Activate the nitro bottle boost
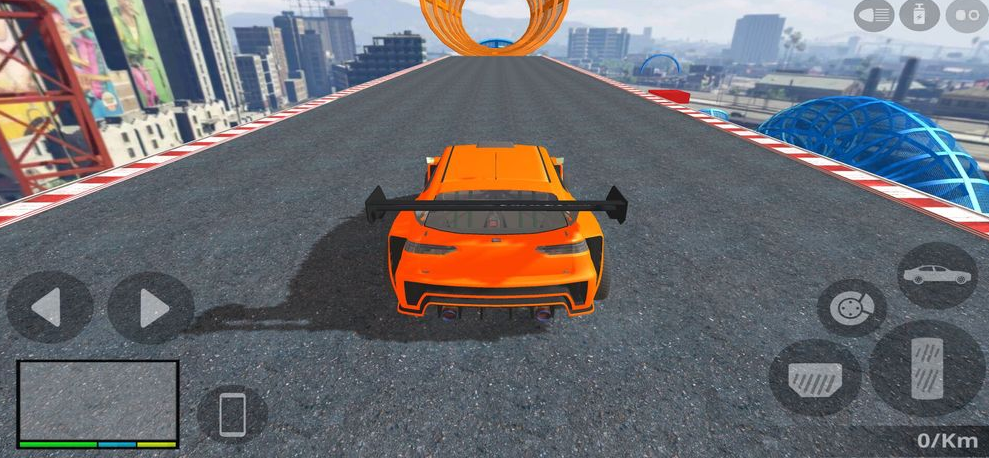989x458 pixels. tap(920, 16)
